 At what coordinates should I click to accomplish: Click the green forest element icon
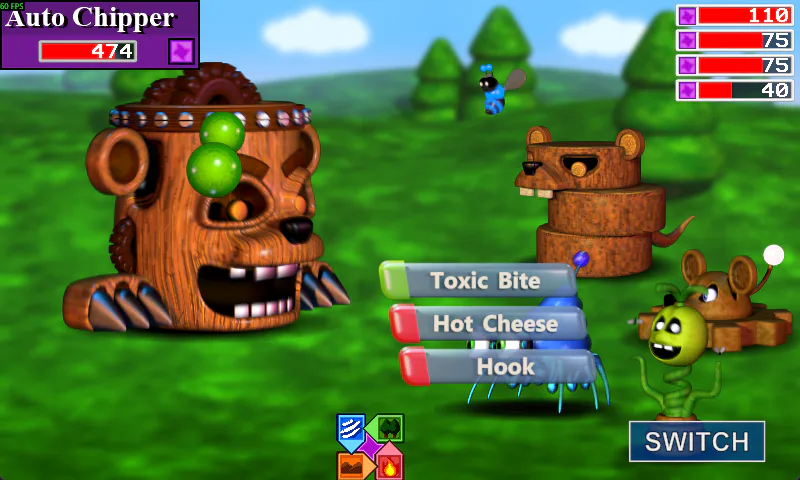tap(389, 428)
